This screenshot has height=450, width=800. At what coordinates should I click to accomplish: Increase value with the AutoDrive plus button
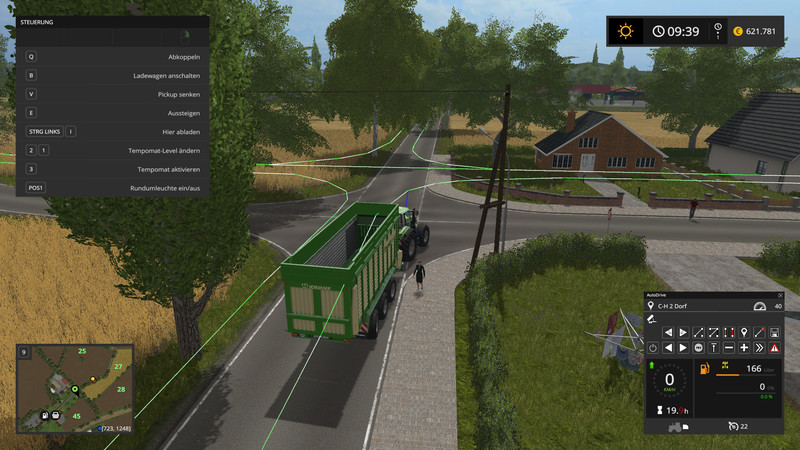pos(744,347)
